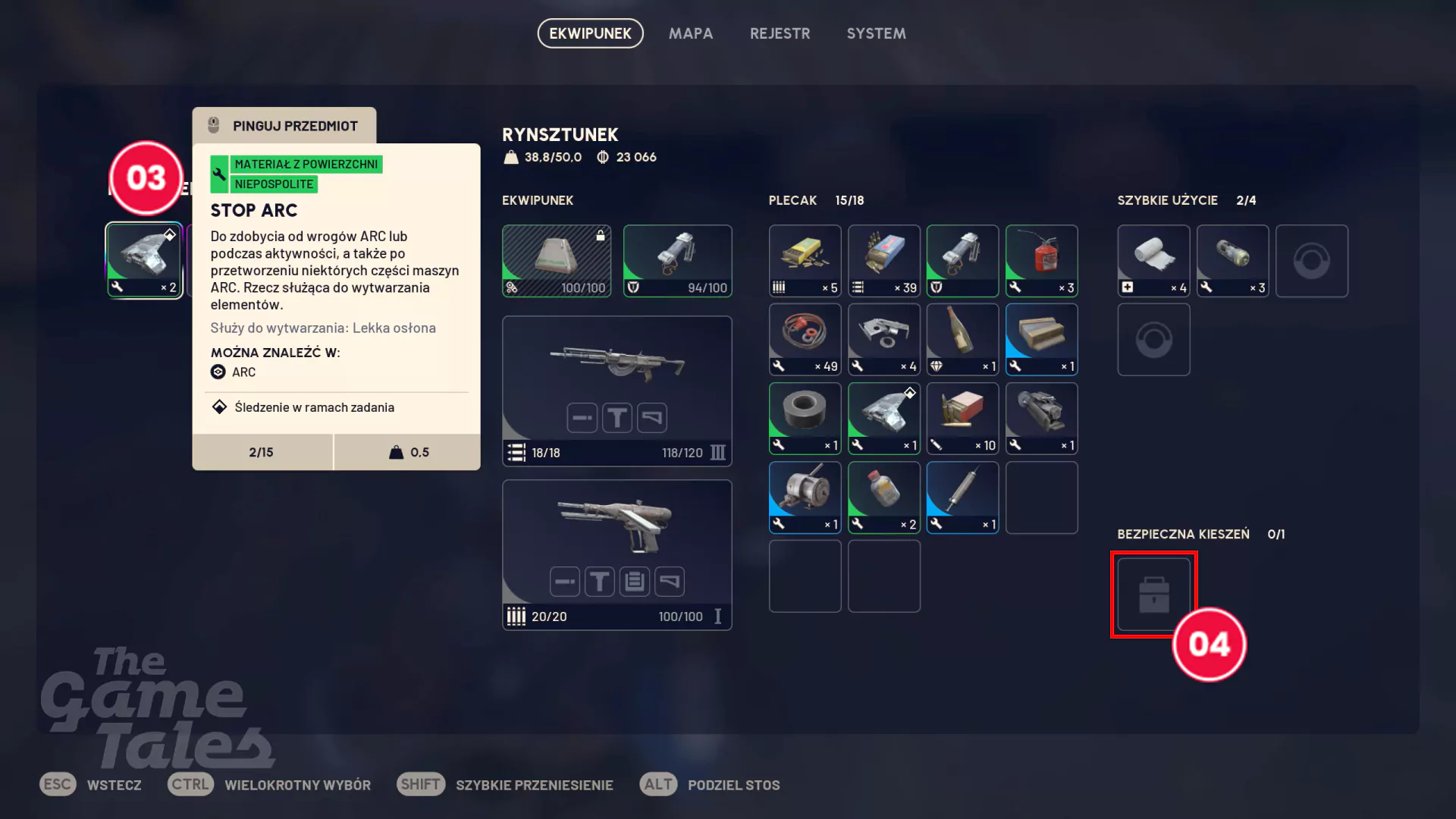Viewport: 1456px width, 819px height.
Task: Select the duct tape roll in backpack
Action: pos(805,419)
